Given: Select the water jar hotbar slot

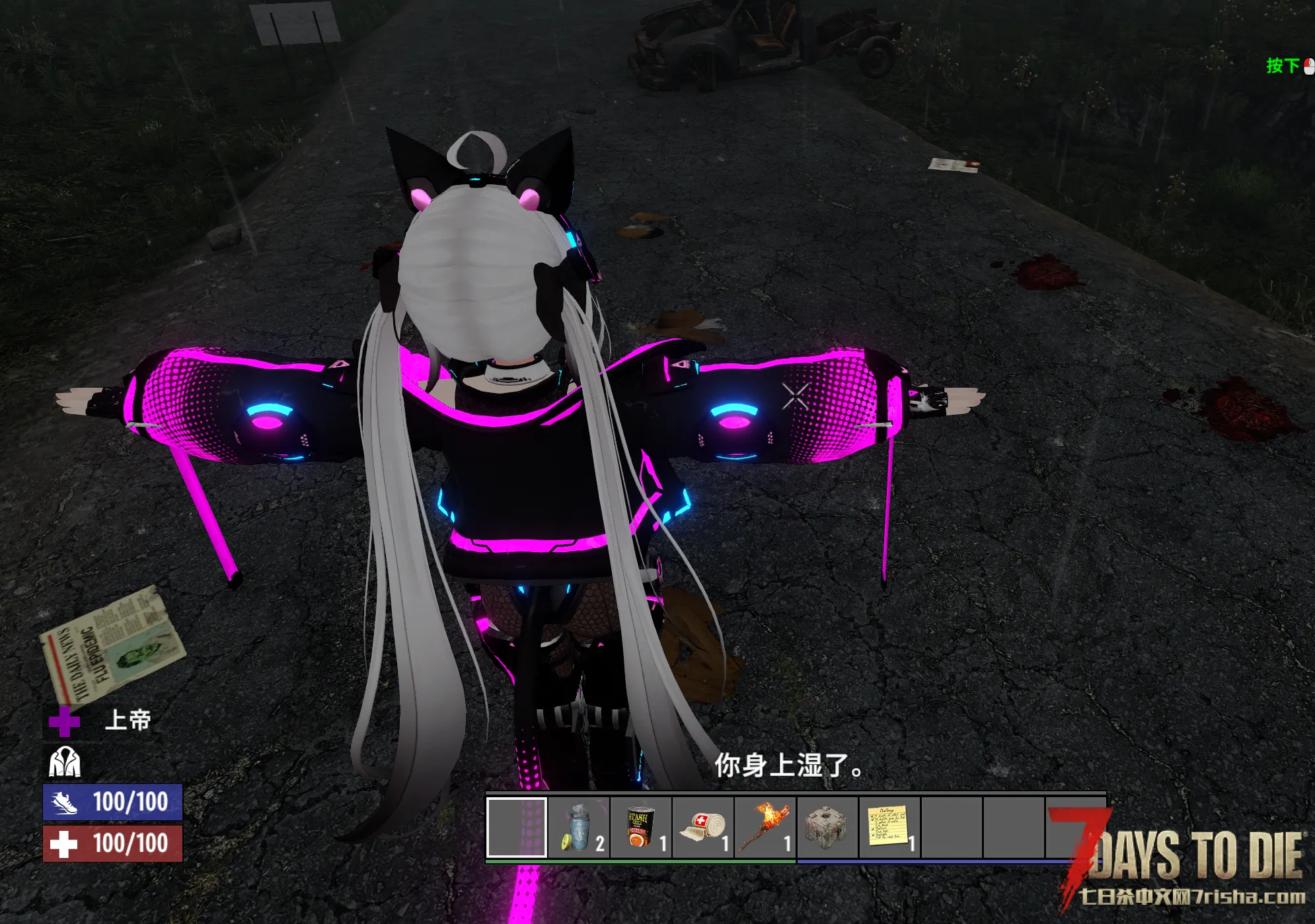Looking at the screenshot, I should click(579, 828).
